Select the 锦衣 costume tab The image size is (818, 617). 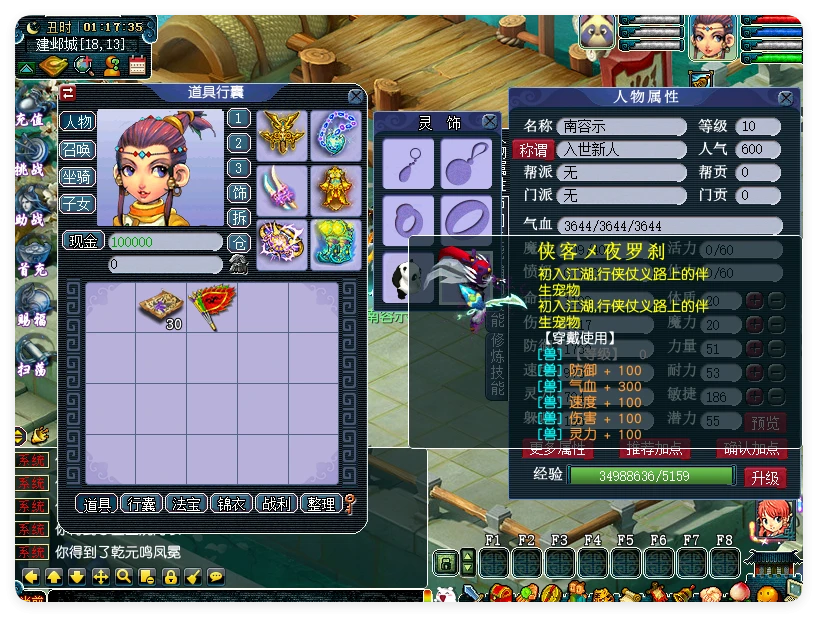coord(232,505)
